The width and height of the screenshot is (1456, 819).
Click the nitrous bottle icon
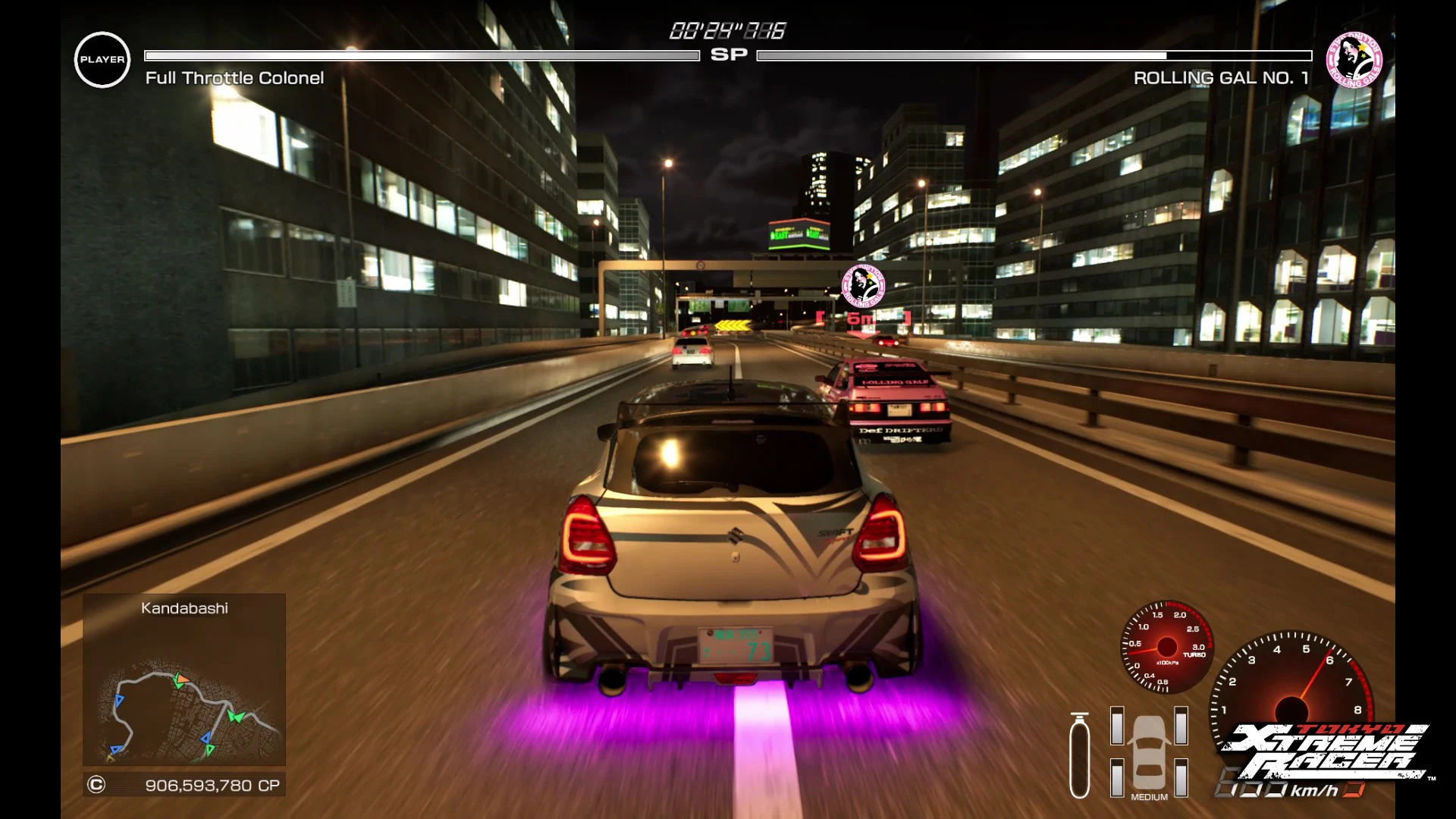click(x=1079, y=756)
